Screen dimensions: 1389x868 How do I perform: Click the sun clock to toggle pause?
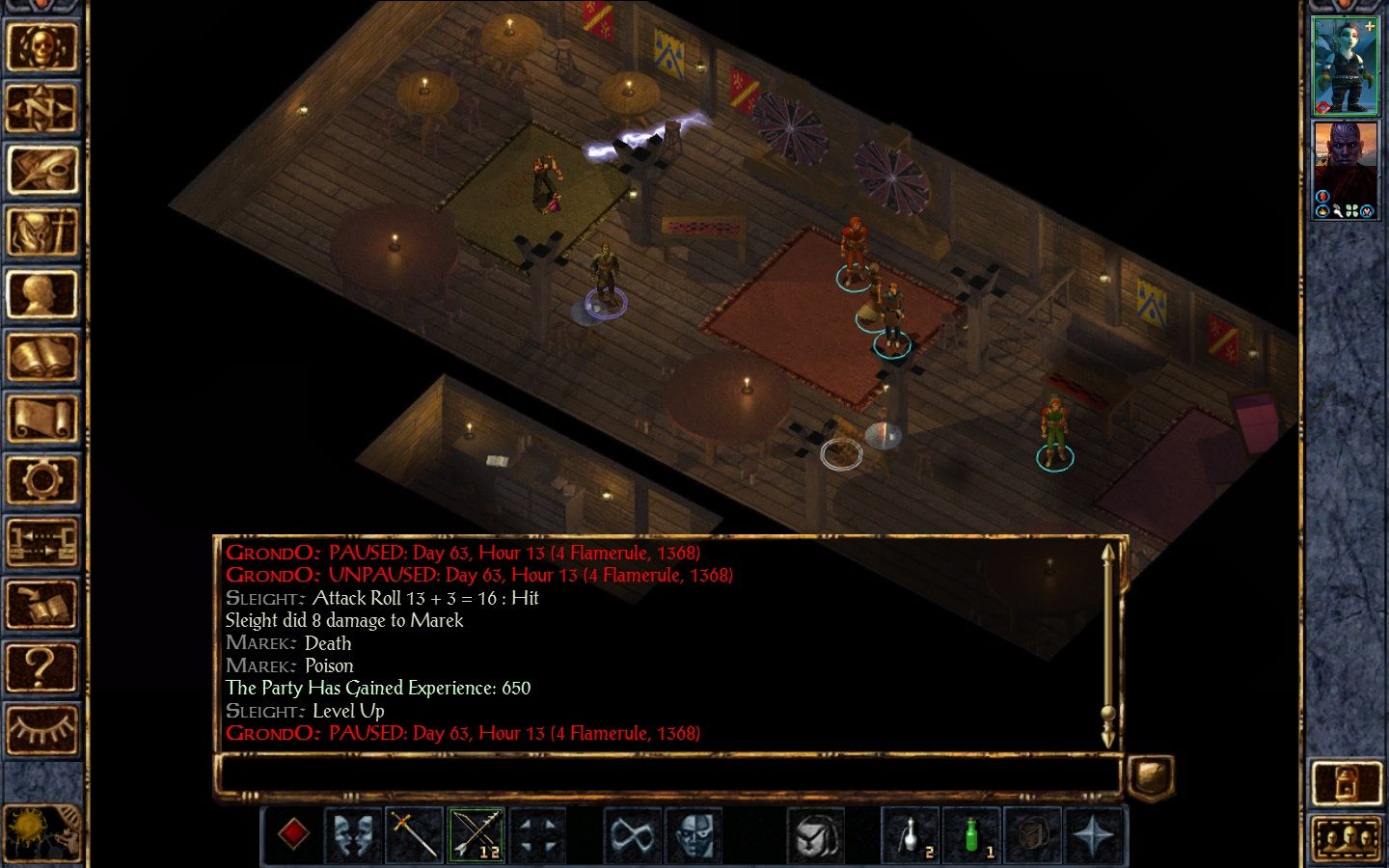pyautogui.click(x=29, y=829)
